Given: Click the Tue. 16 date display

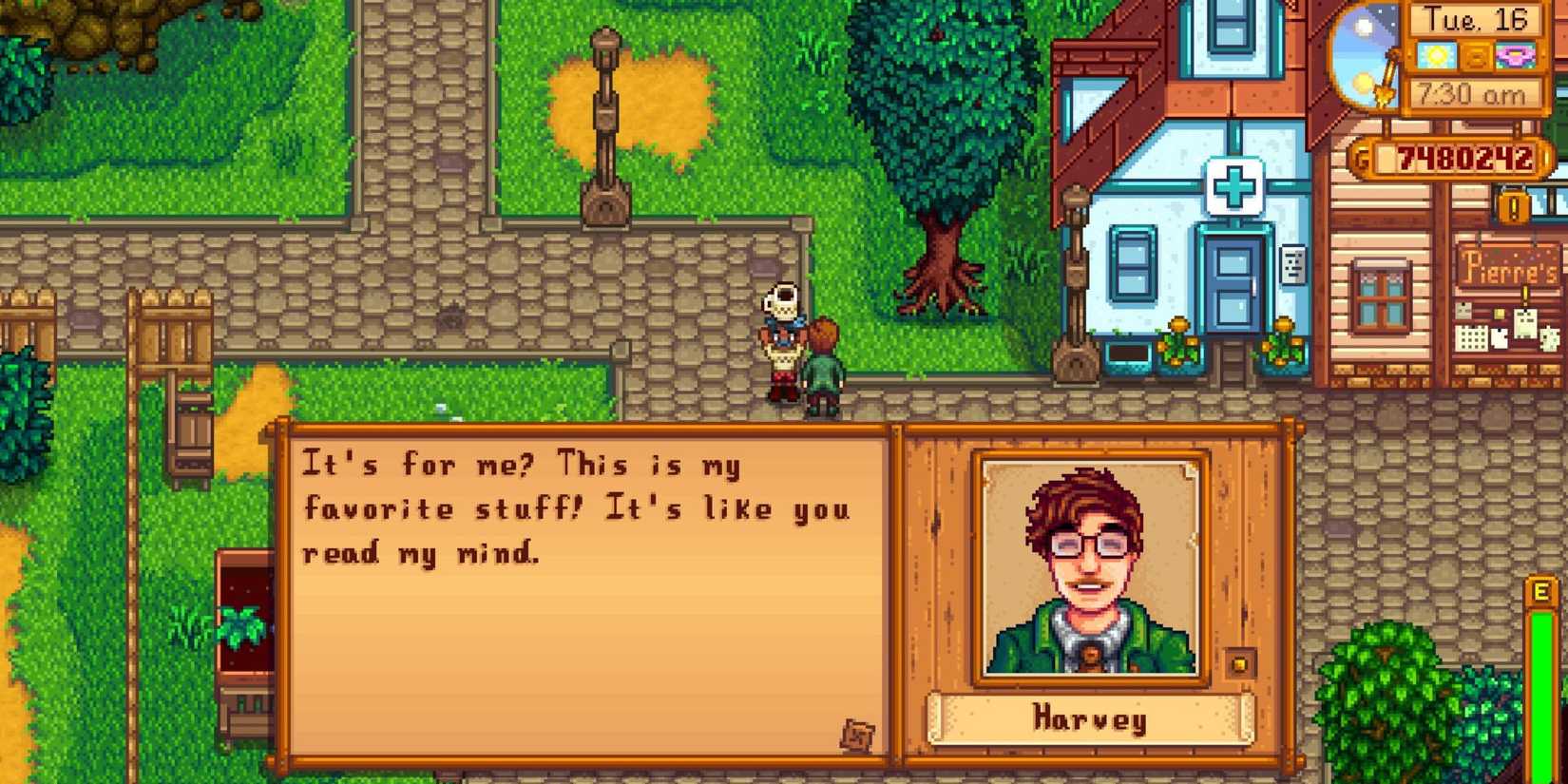Looking at the screenshot, I should point(1474,20).
